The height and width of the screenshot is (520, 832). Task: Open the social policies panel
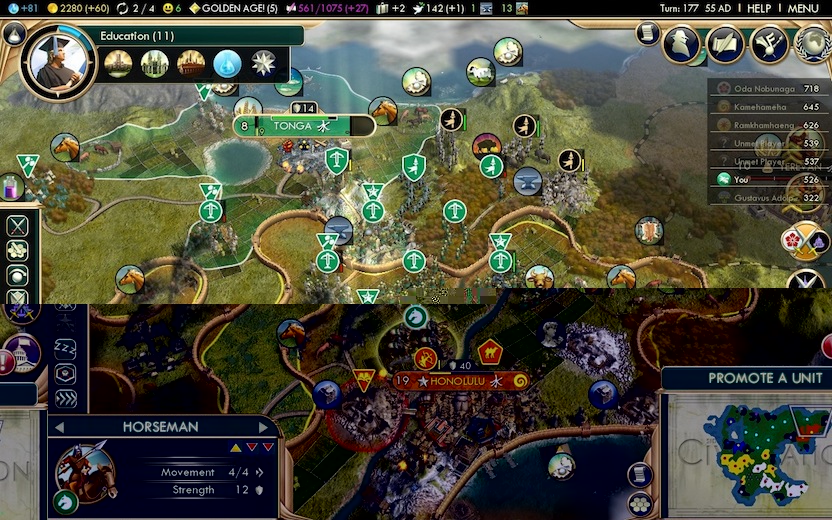click(x=769, y=44)
